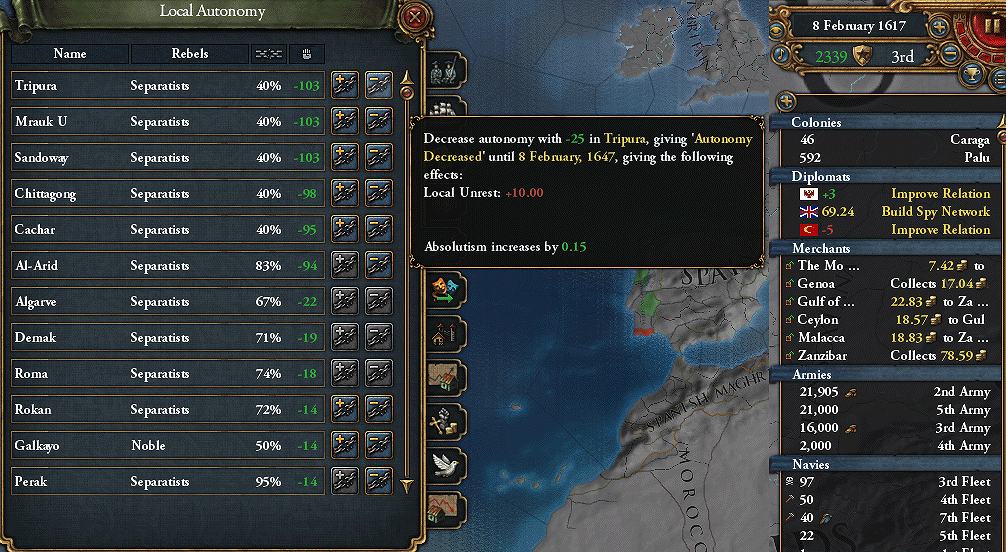Decrease autonomy in Tripura

(x=378, y=86)
